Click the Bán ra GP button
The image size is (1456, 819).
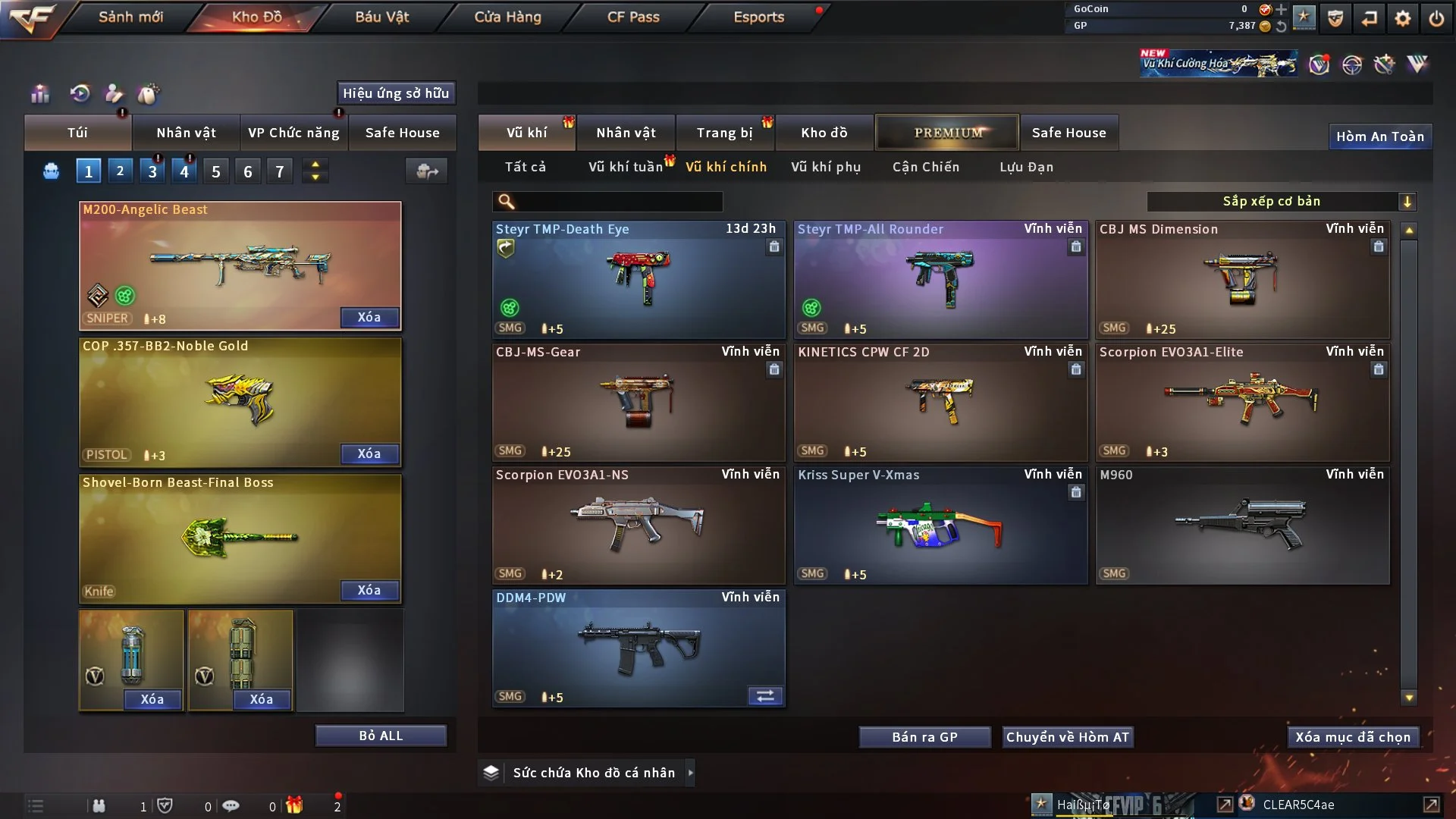point(924,737)
